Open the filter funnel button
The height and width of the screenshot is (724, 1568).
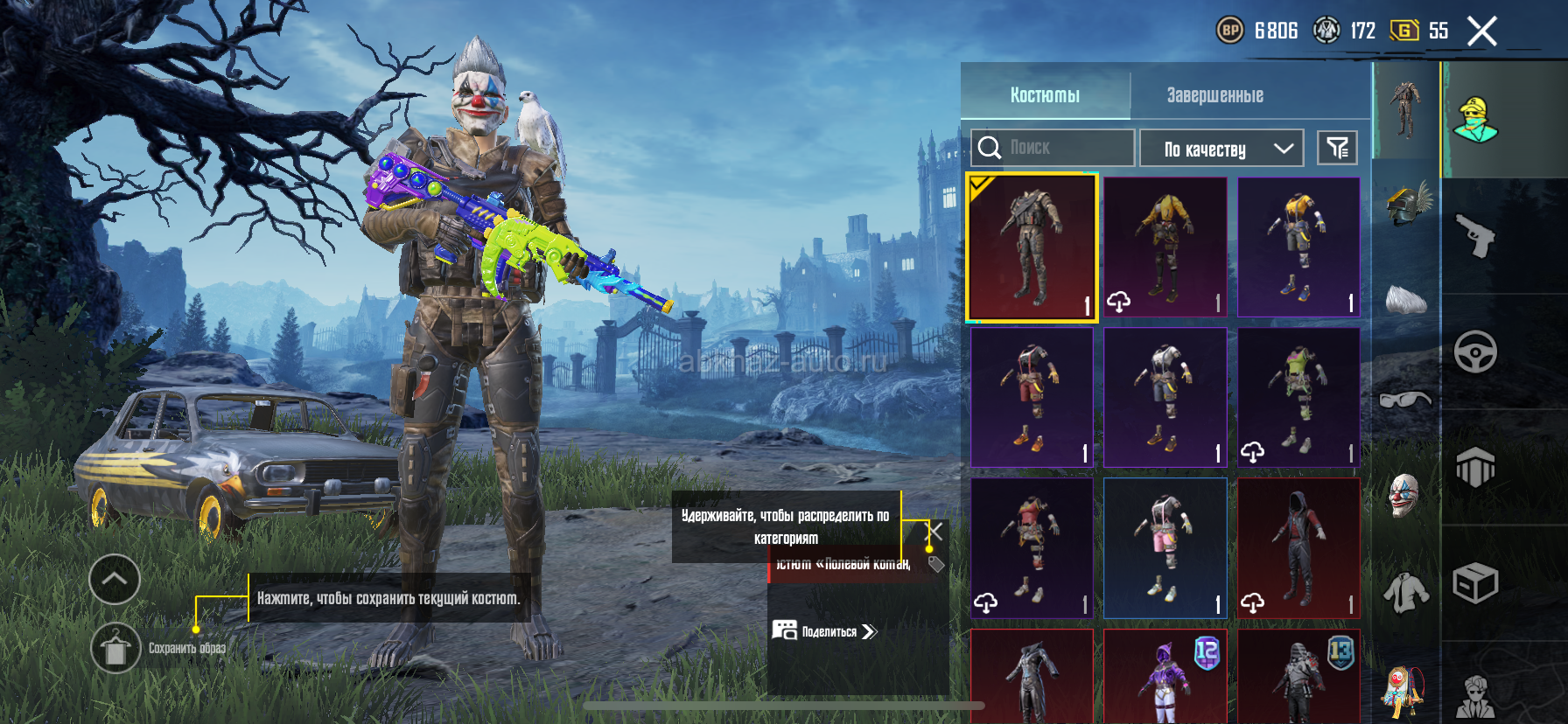click(x=1337, y=148)
